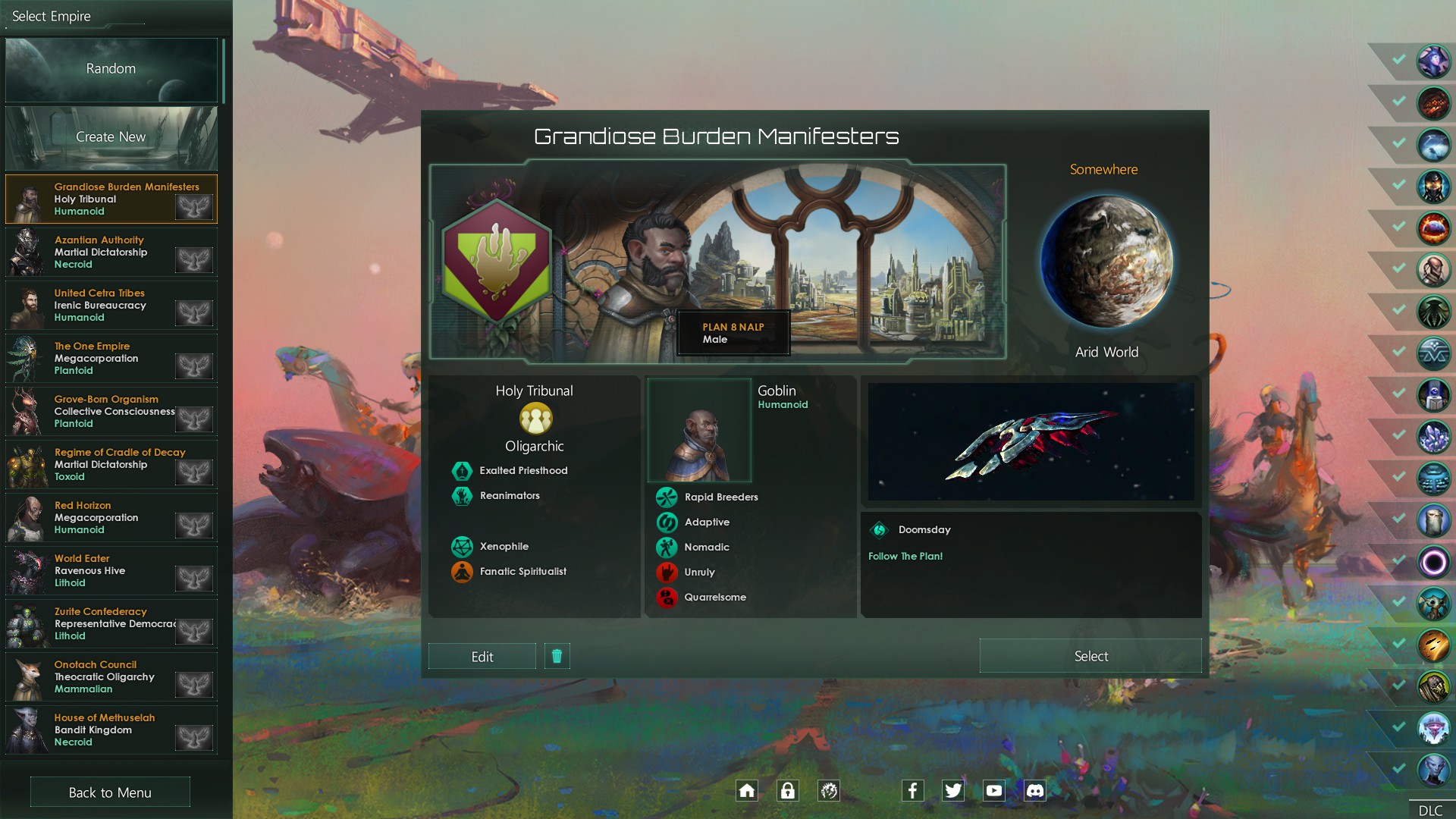Viewport: 1456px width, 819px height.
Task: Pick the Red Horizon megacorporation
Action: click(111, 518)
